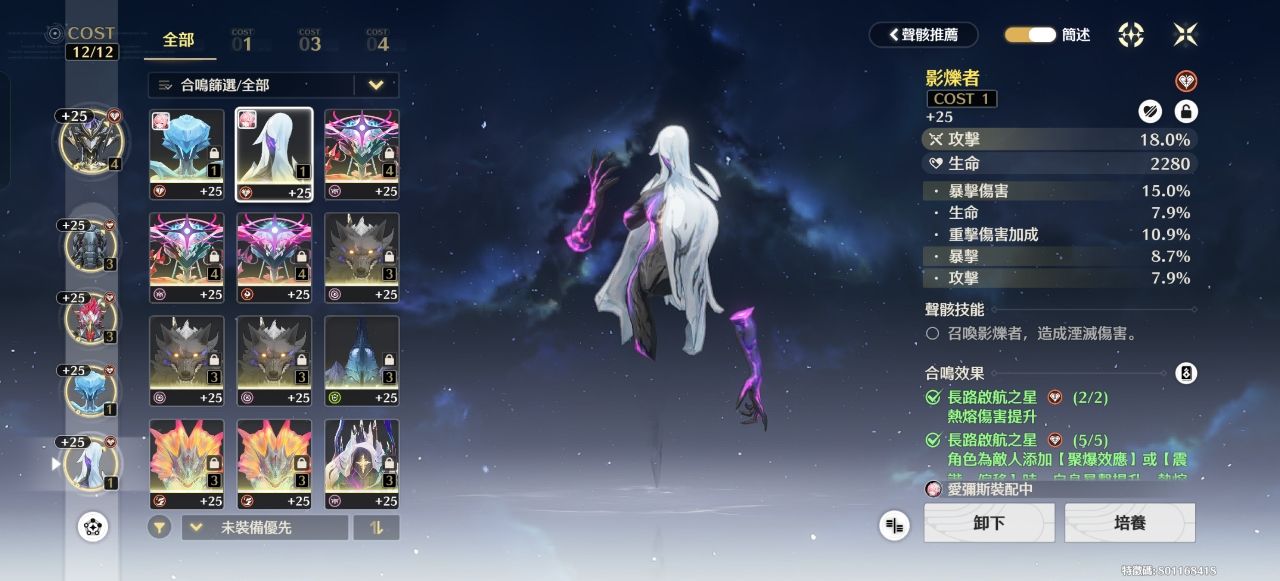Viewport: 1280px width, 581px height.
Task: Show only COST 03 echoes
Action: pyautogui.click(x=310, y=41)
